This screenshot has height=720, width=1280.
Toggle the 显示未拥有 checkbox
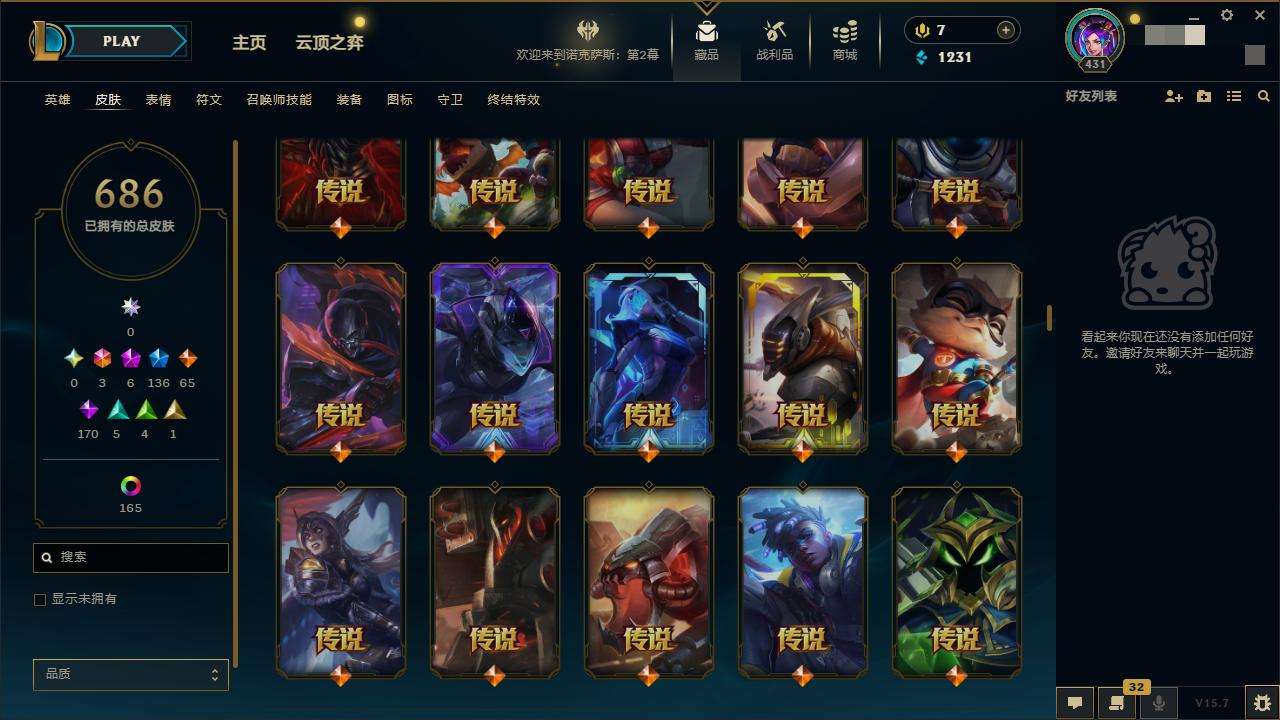coord(40,599)
